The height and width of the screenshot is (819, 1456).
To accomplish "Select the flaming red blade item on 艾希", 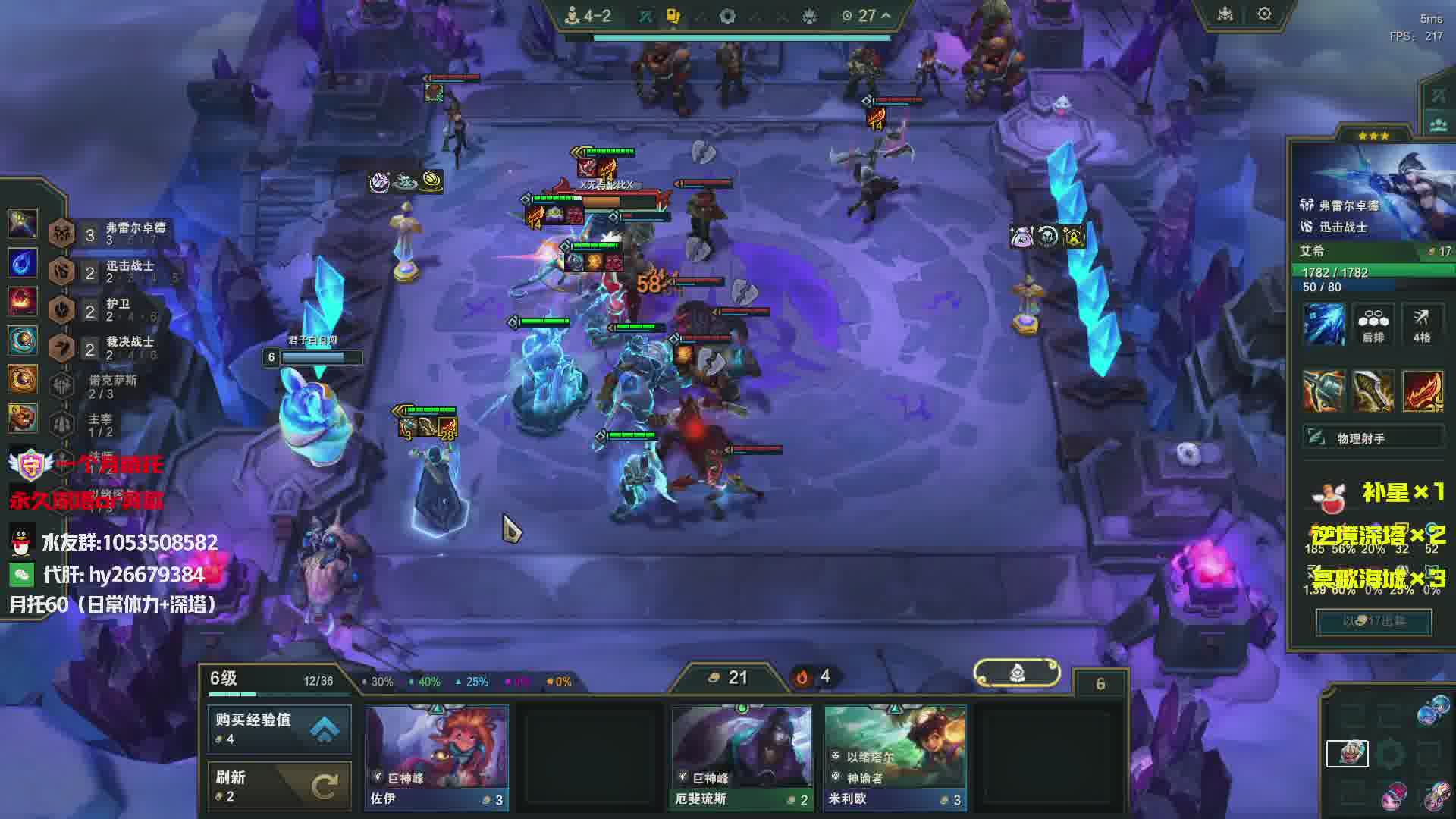I will point(1422,391).
